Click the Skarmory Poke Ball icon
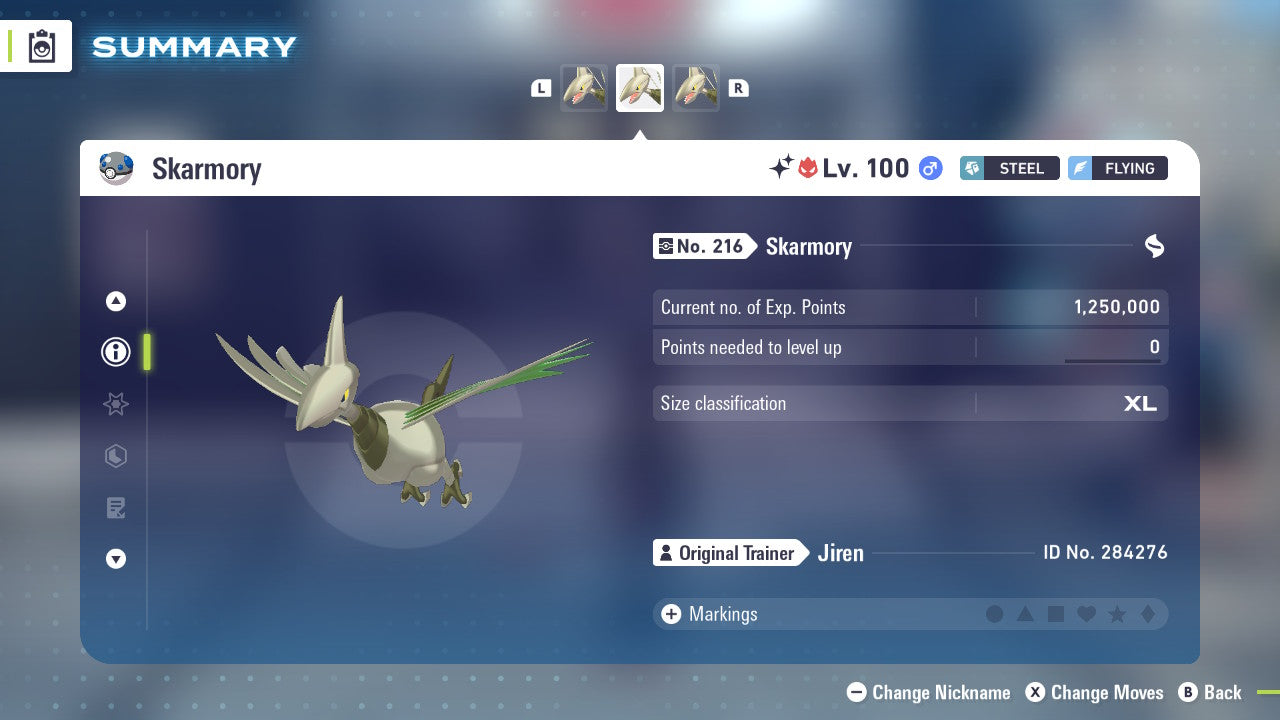The height and width of the screenshot is (720, 1280). (117, 168)
